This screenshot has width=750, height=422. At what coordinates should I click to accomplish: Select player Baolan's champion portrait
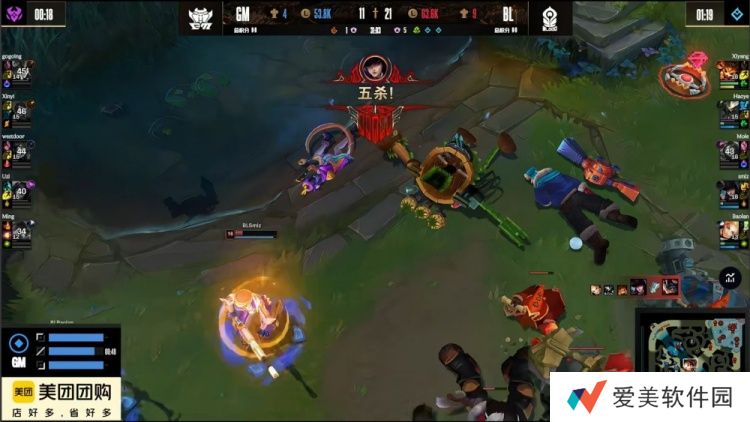coord(731,232)
